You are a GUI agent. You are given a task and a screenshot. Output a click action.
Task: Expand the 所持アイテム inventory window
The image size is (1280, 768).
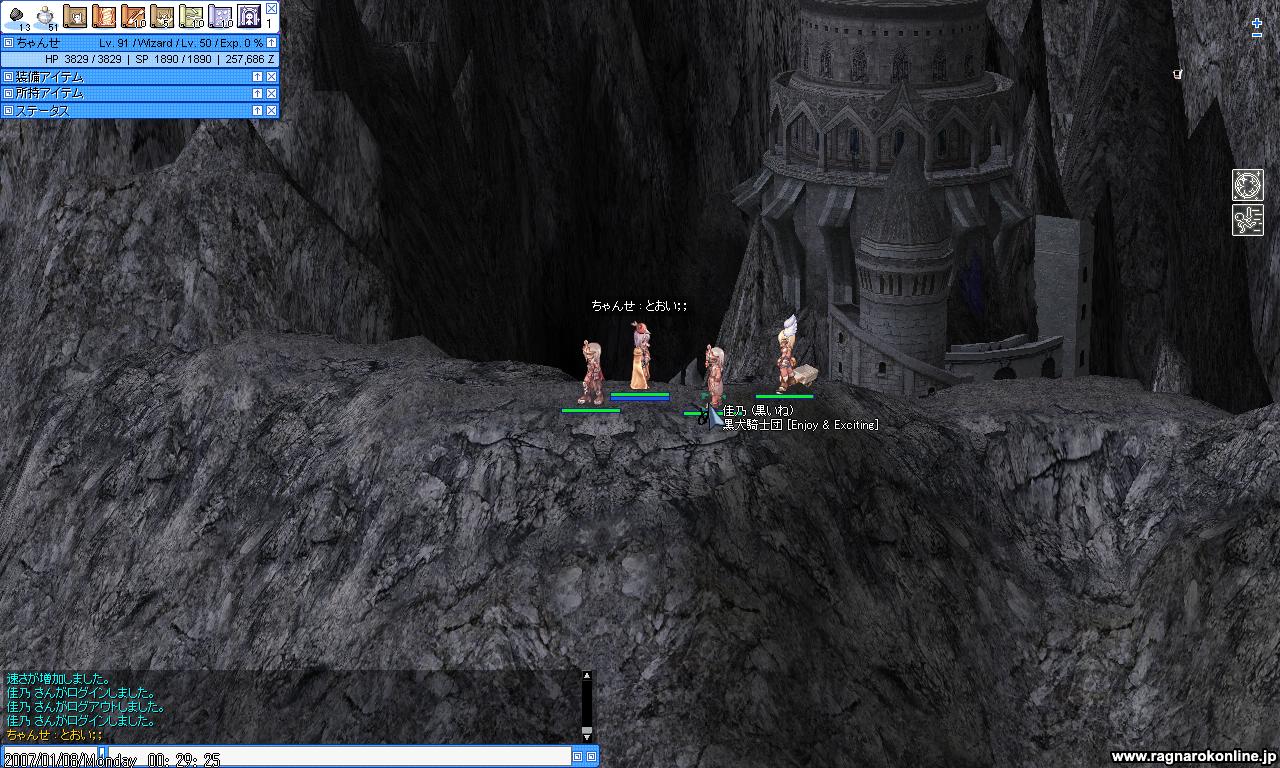click(257, 93)
